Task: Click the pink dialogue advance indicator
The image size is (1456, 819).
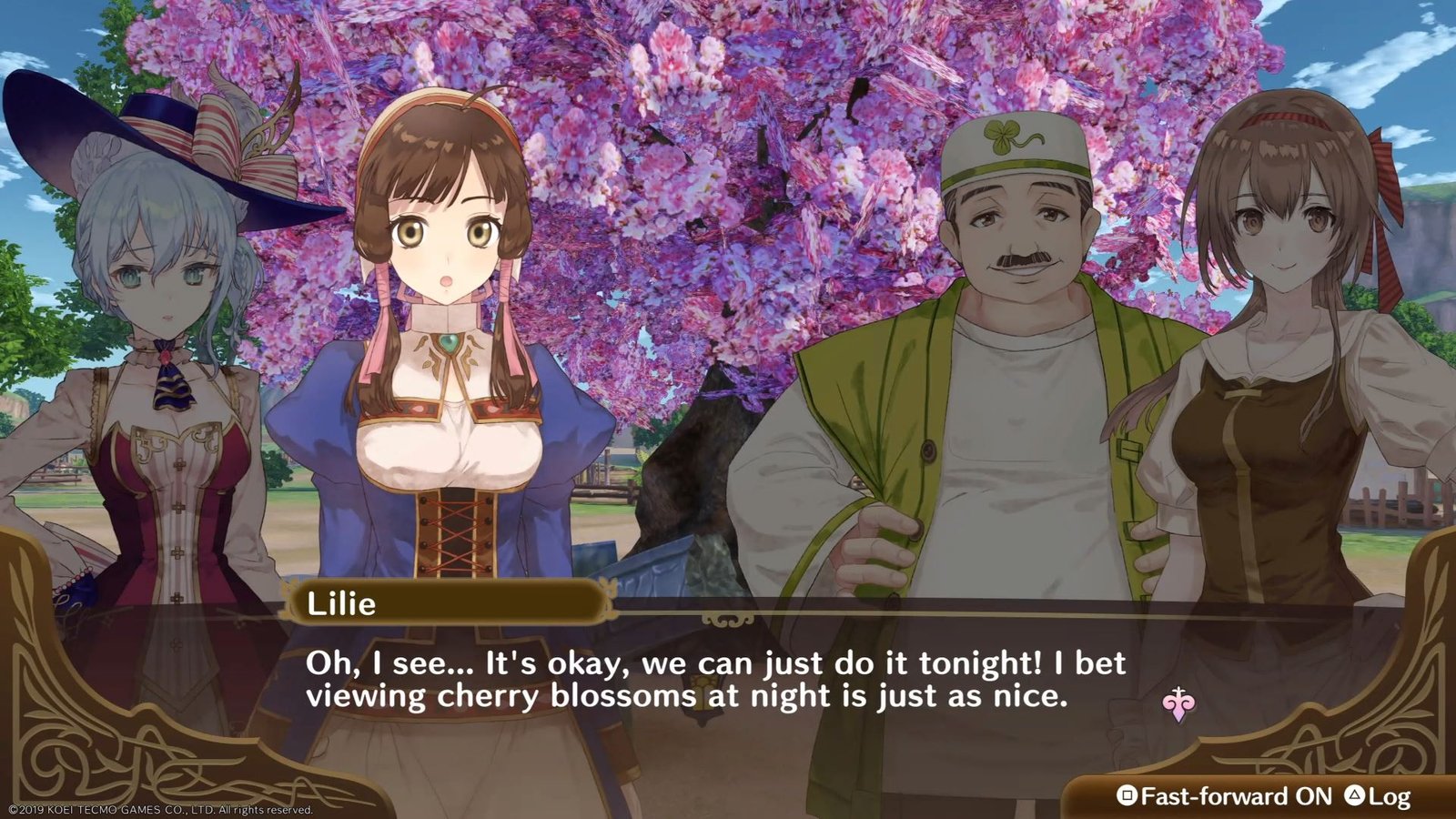Action: (1178, 704)
